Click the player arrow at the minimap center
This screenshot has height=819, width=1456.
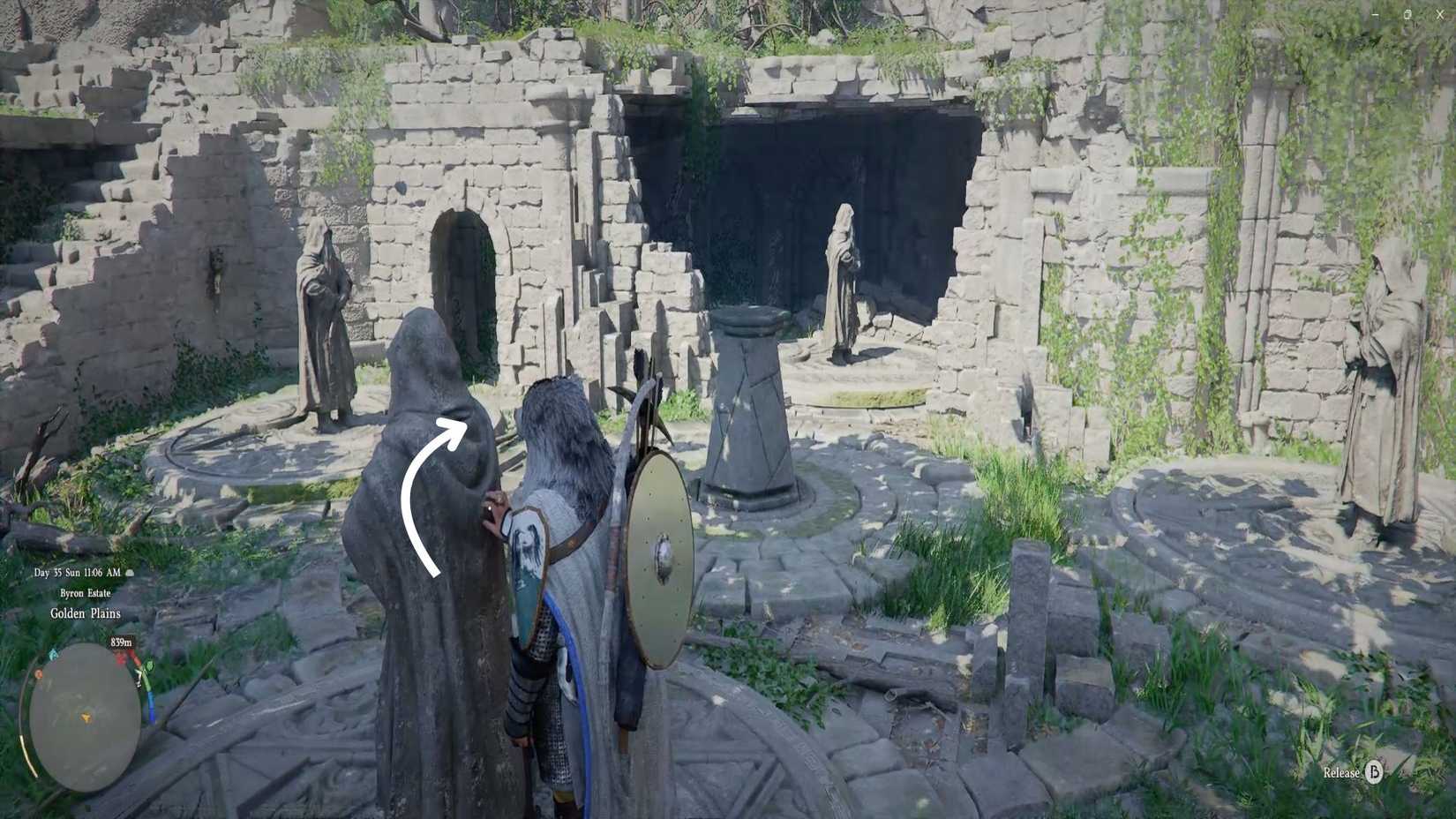[x=86, y=718]
